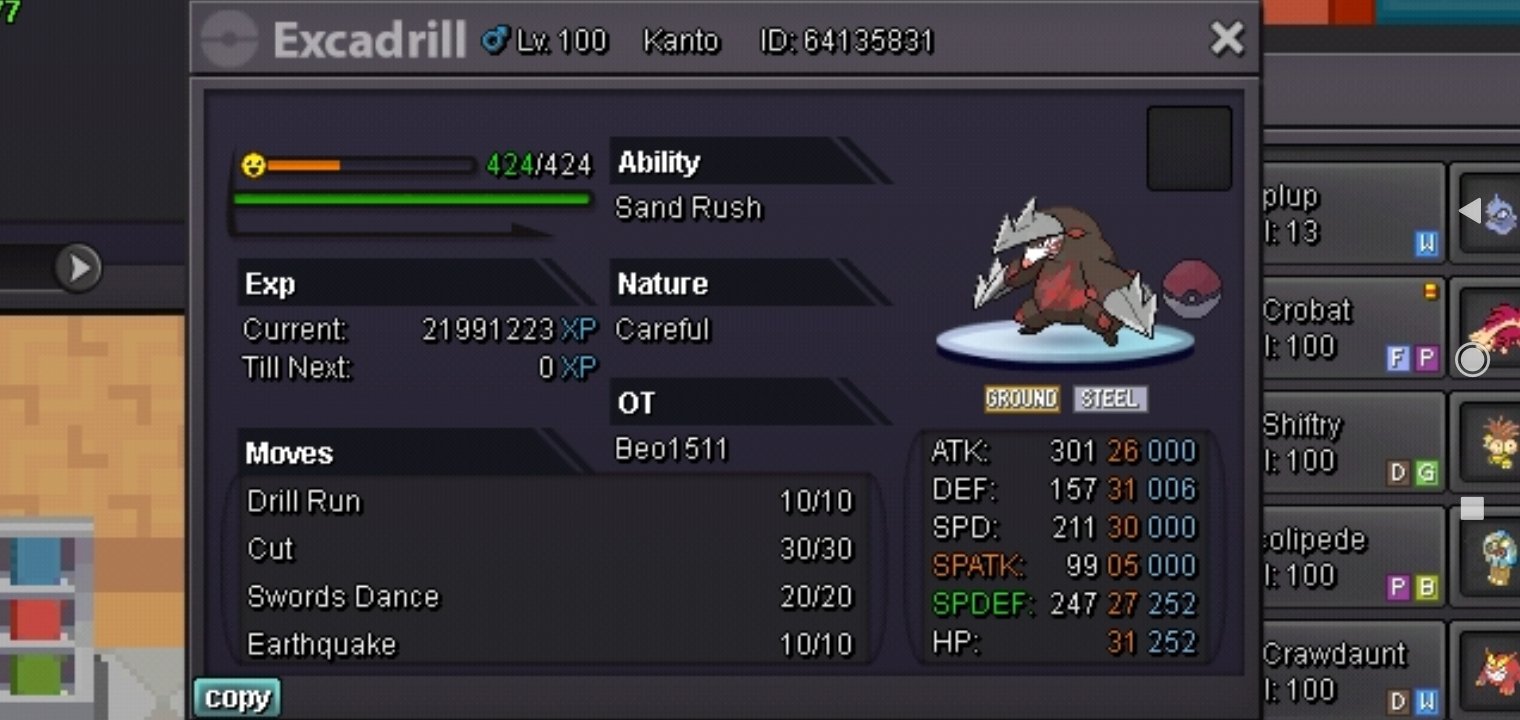Tap the Android back triangle button
The image size is (1520, 720).
[x=1470, y=211]
